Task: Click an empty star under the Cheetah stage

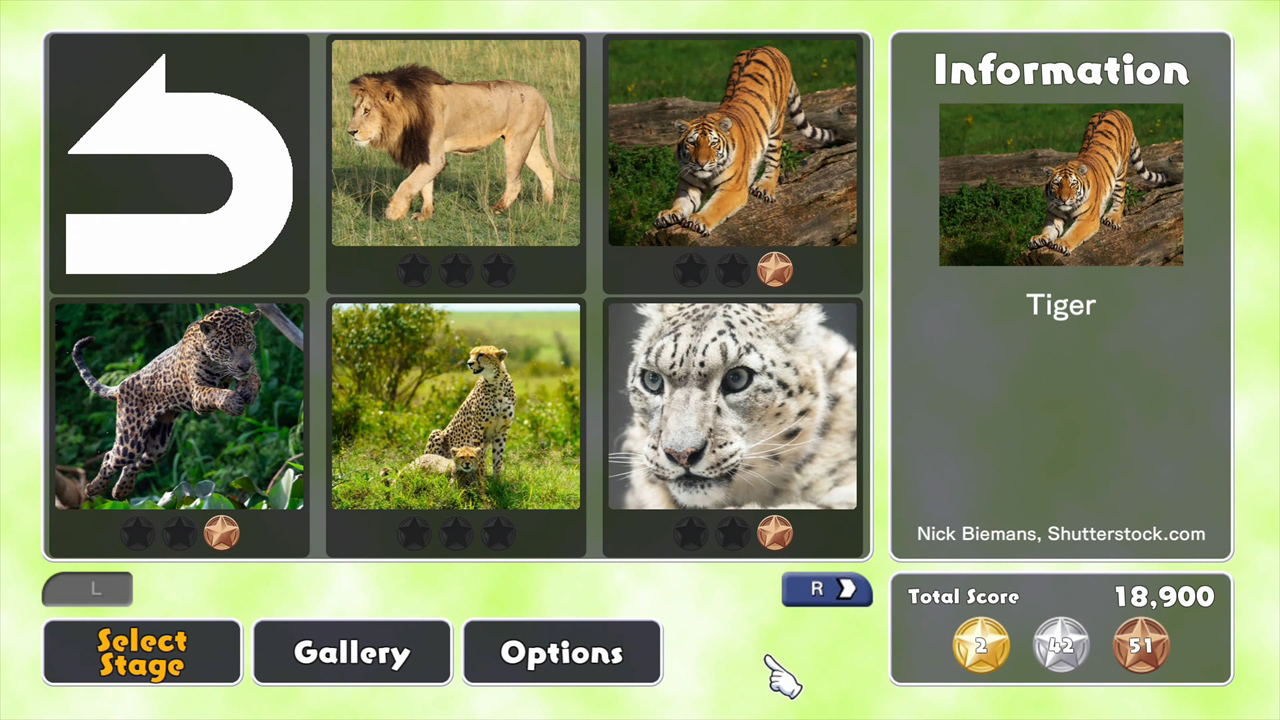Action: click(414, 533)
